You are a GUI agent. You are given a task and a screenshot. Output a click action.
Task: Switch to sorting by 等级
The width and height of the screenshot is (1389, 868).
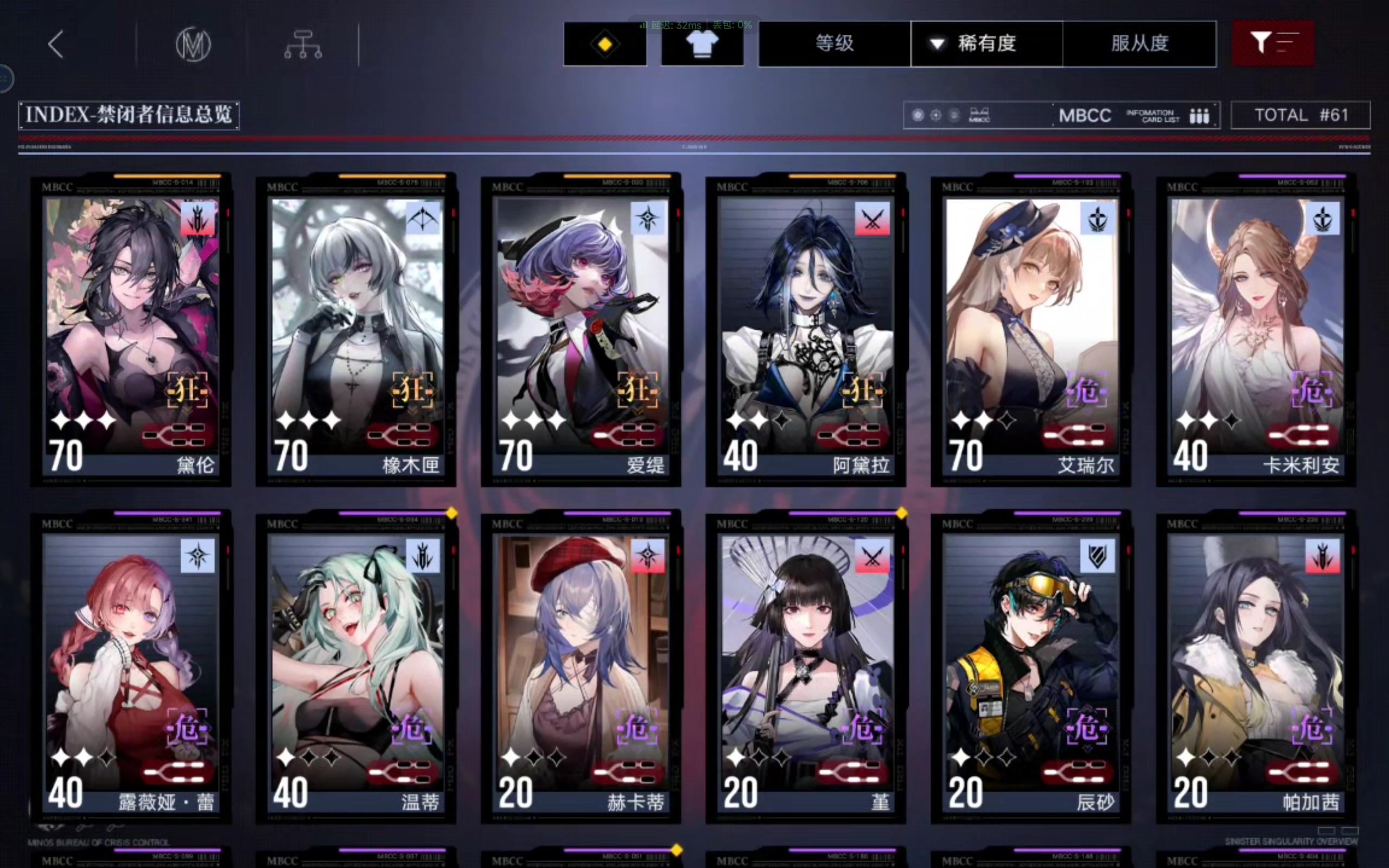[x=833, y=43]
